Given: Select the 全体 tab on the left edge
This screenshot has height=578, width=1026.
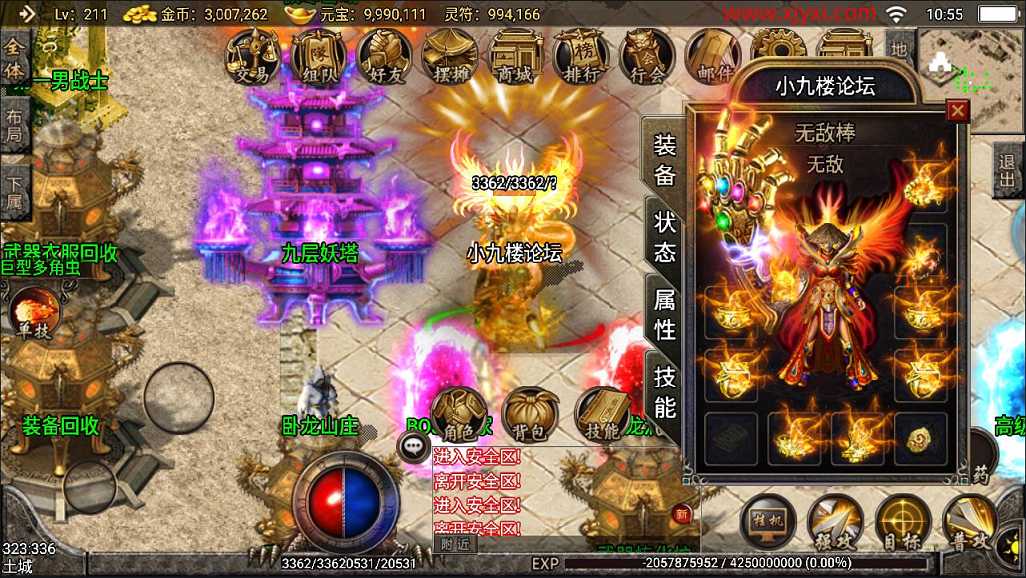Looking at the screenshot, I should (14, 60).
